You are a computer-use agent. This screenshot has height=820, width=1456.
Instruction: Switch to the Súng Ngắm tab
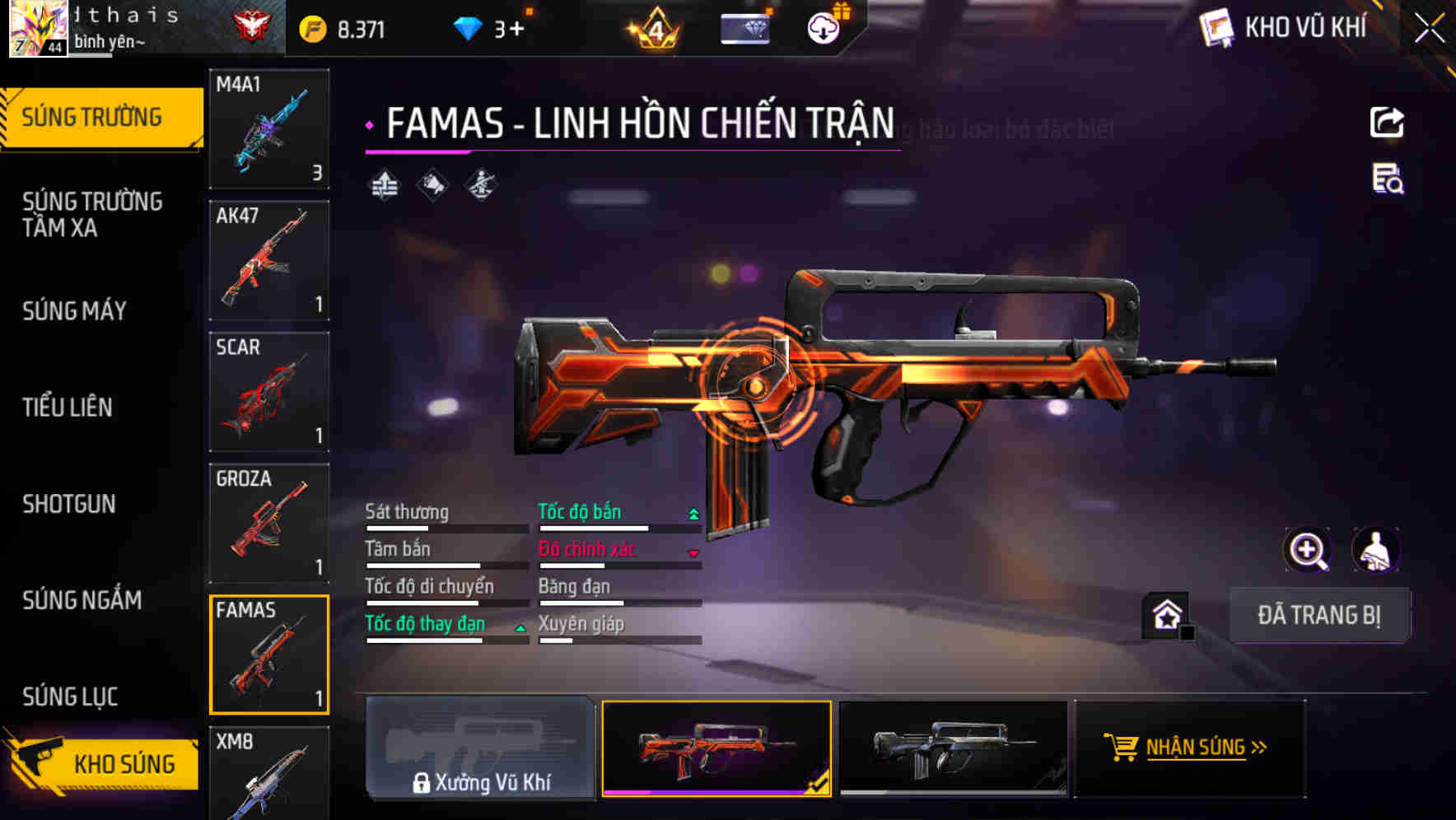[82, 600]
